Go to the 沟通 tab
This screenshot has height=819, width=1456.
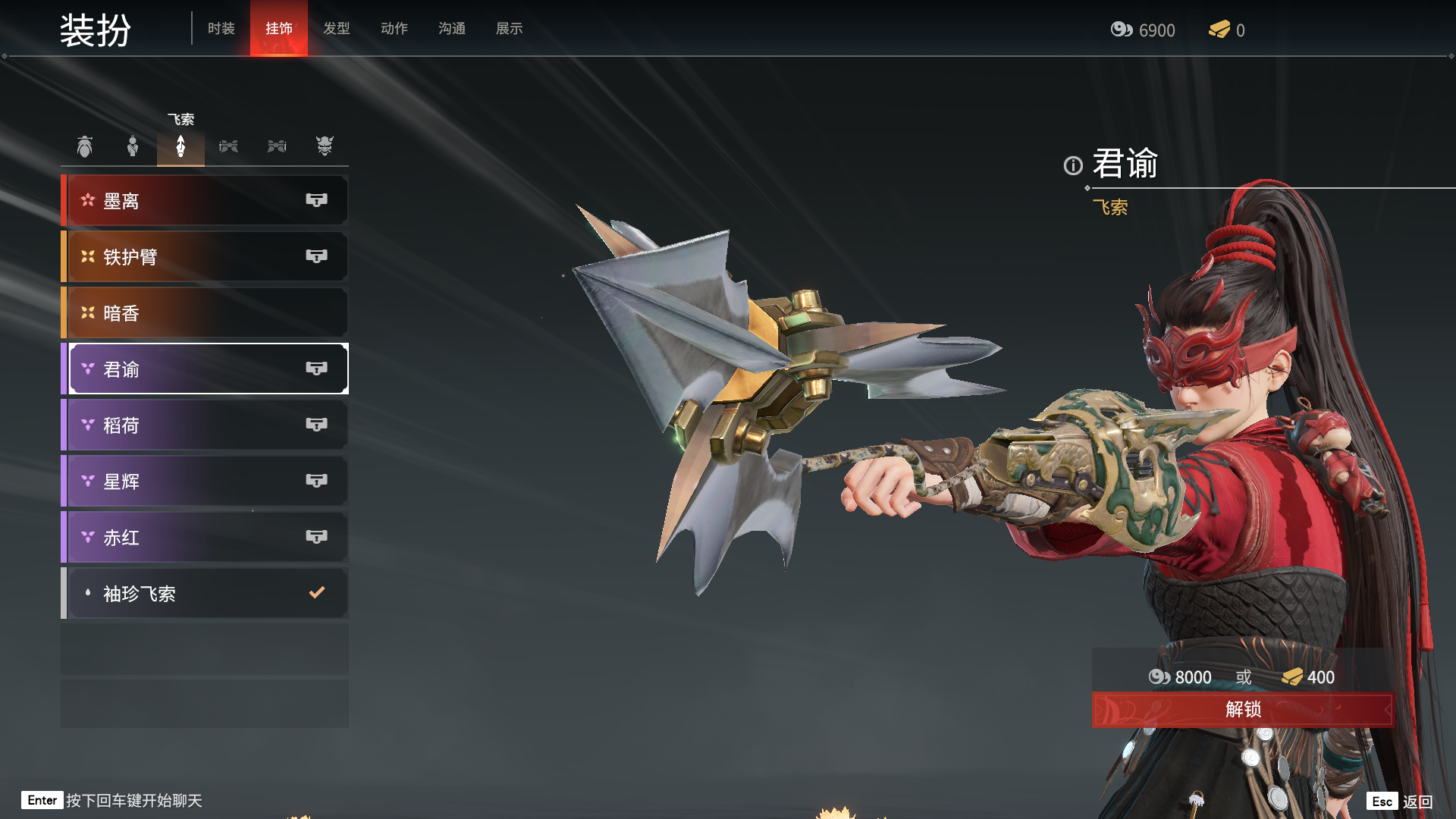(x=451, y=29)
